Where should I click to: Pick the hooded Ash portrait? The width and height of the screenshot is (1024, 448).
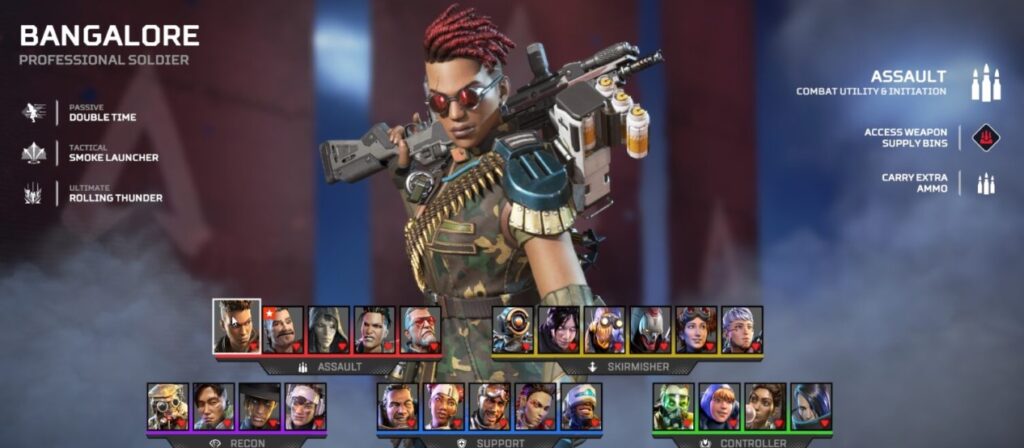[x=329, y=329]
